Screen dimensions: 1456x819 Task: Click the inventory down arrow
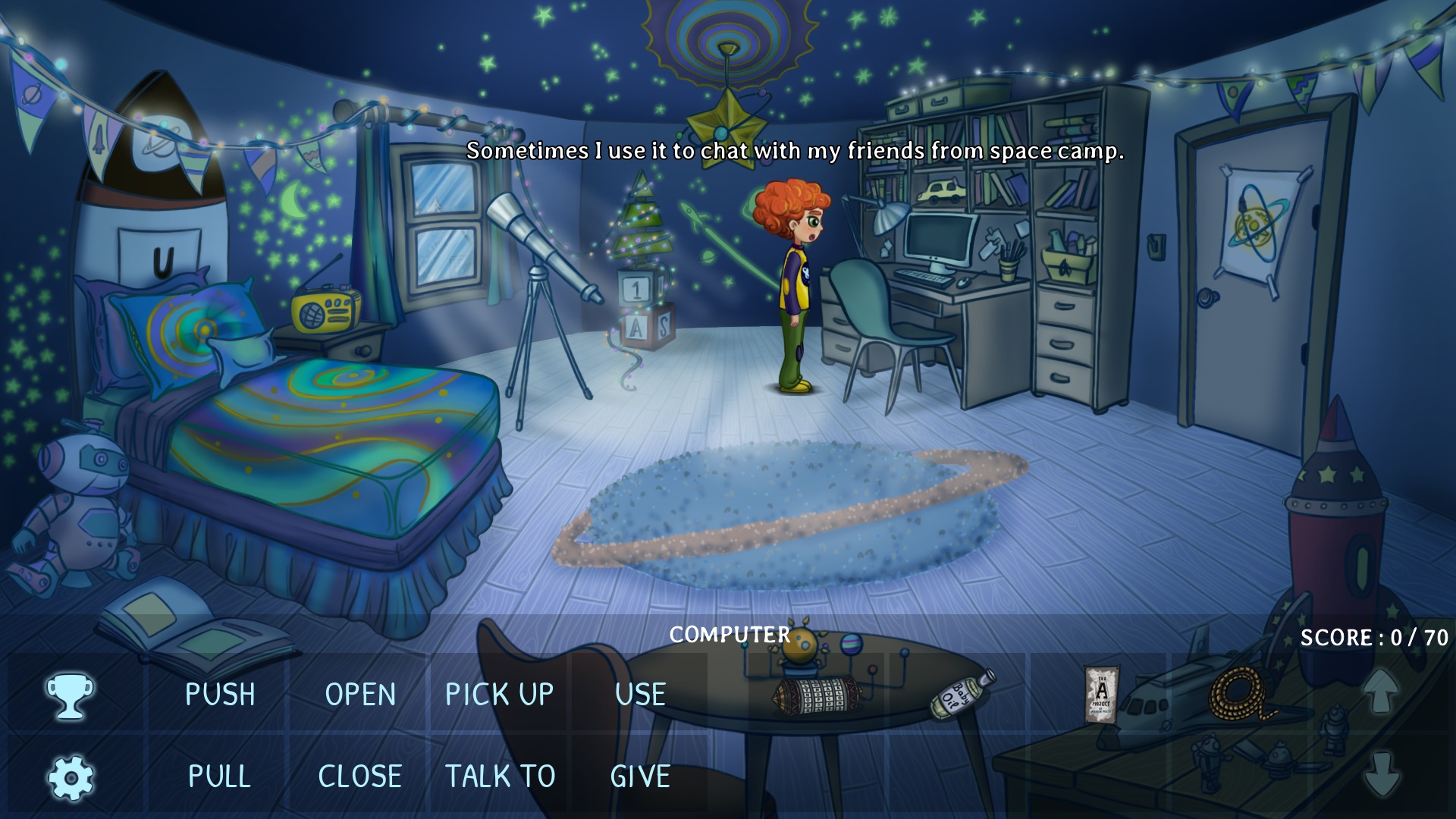pos(1381,773)
